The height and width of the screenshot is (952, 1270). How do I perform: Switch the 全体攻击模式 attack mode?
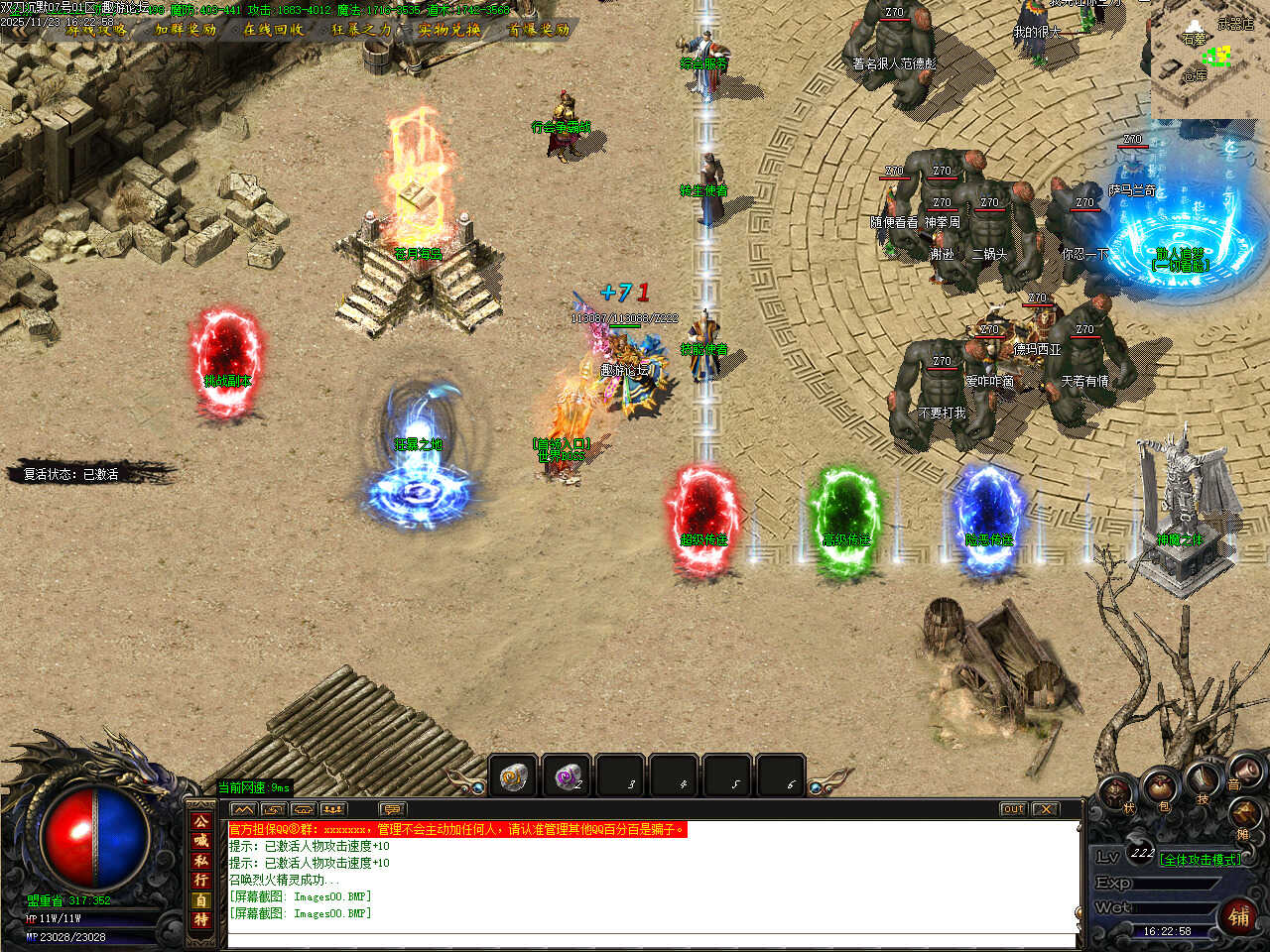(1200, 860)
